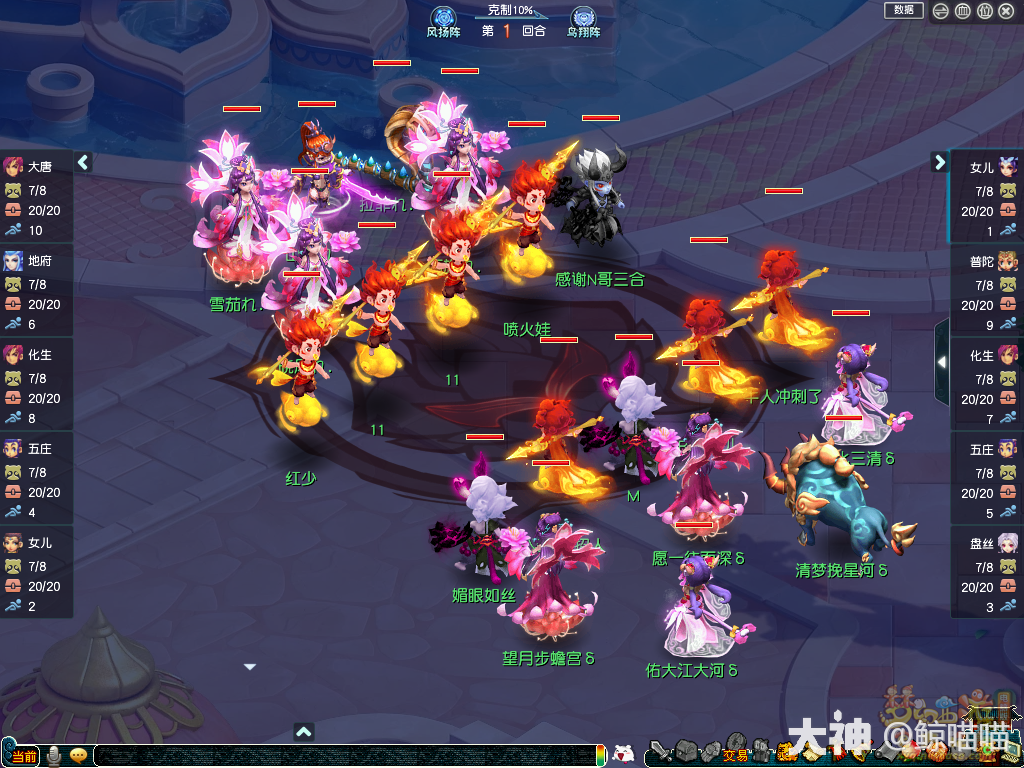Image resolution: width=1024 pixels, height=768 pixels.
Task: Click the 风扬阵 formation icon
Action: click(x=443, y=21)
